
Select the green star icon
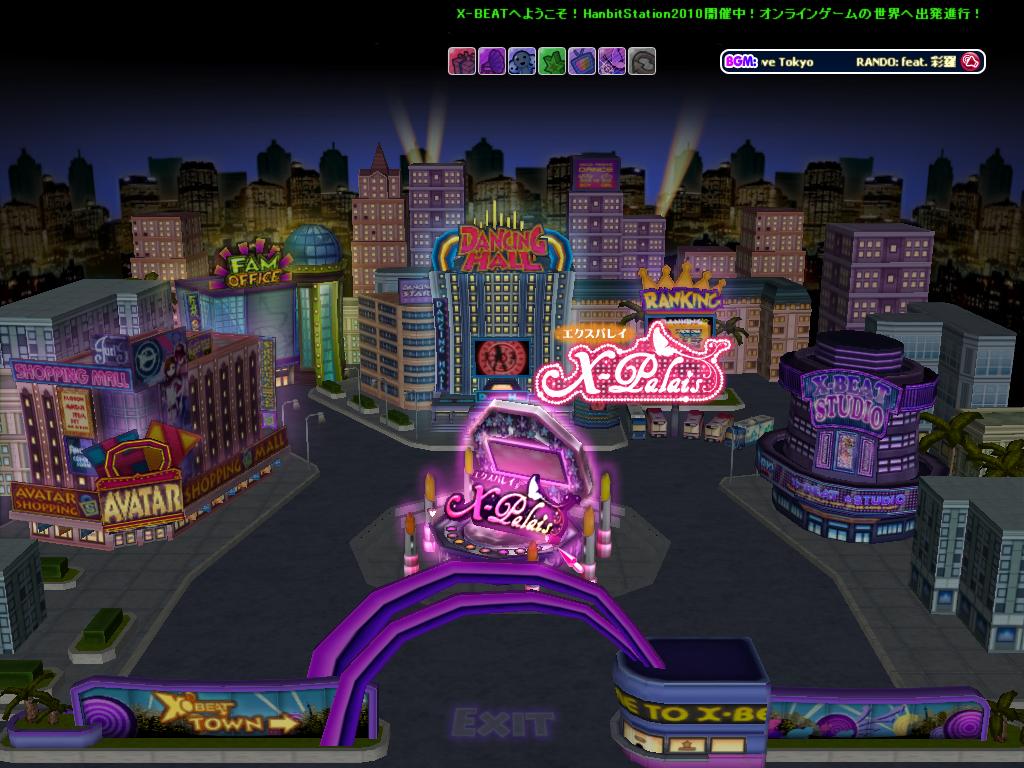pos(551,61)
